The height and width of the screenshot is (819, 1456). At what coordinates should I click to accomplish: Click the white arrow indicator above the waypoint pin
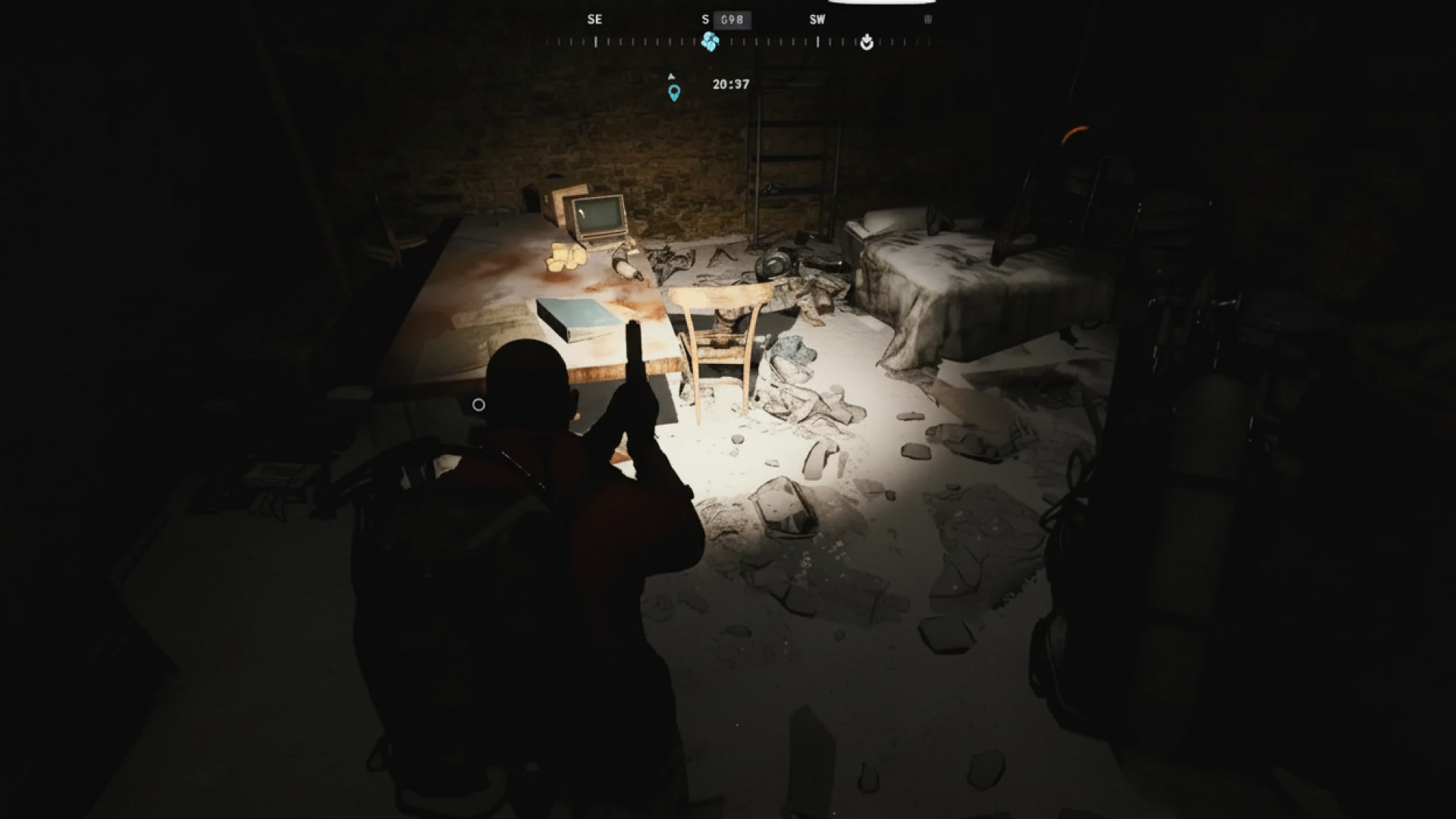(x=672, y=76)
